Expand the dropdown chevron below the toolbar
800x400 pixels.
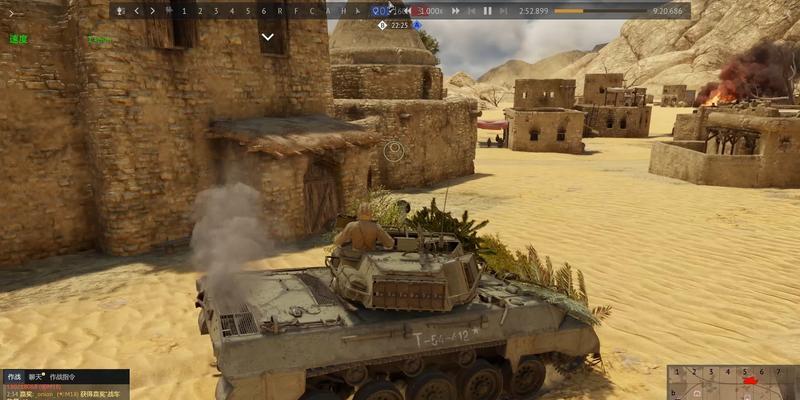(x=268, y=37)
